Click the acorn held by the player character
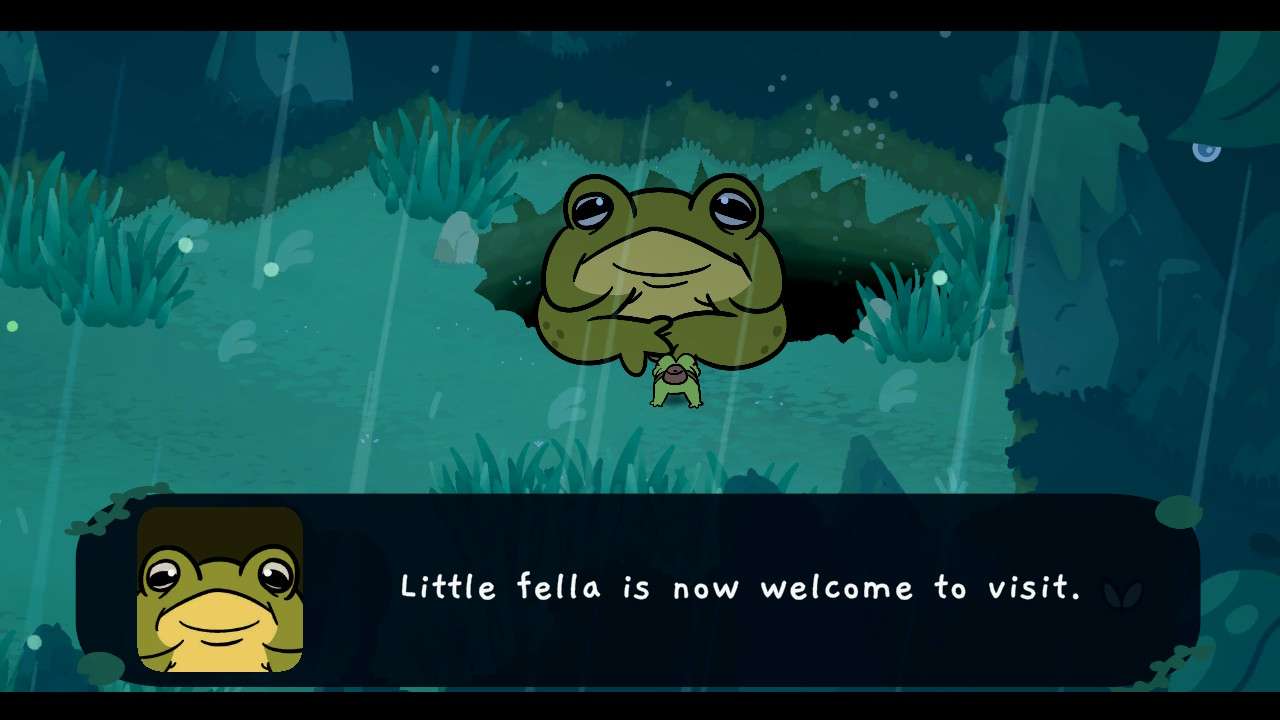The width and height of the screenshot is (1280, 720). [673, 372]
